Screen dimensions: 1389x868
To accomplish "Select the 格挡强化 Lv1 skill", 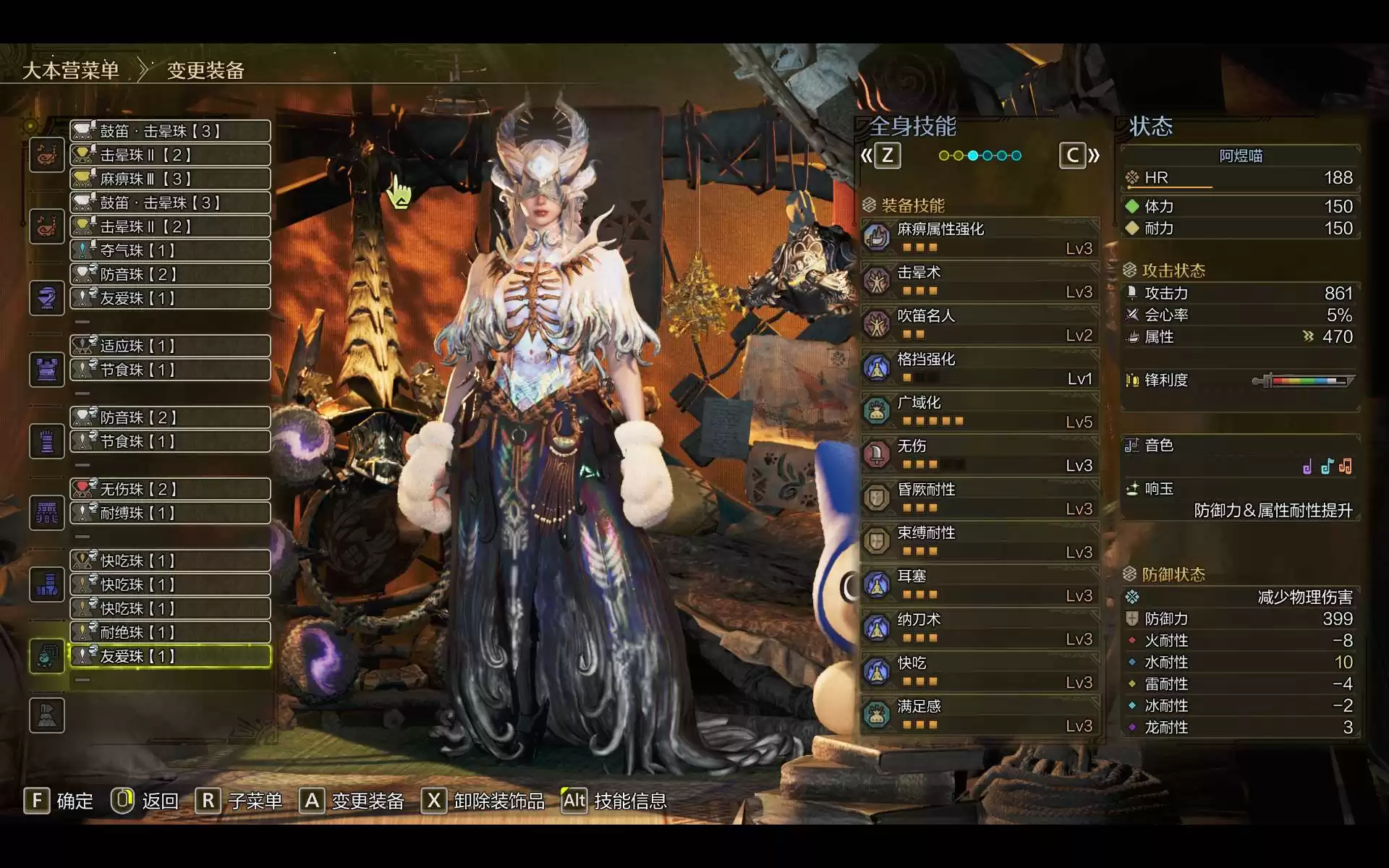I will pos(980,367).
